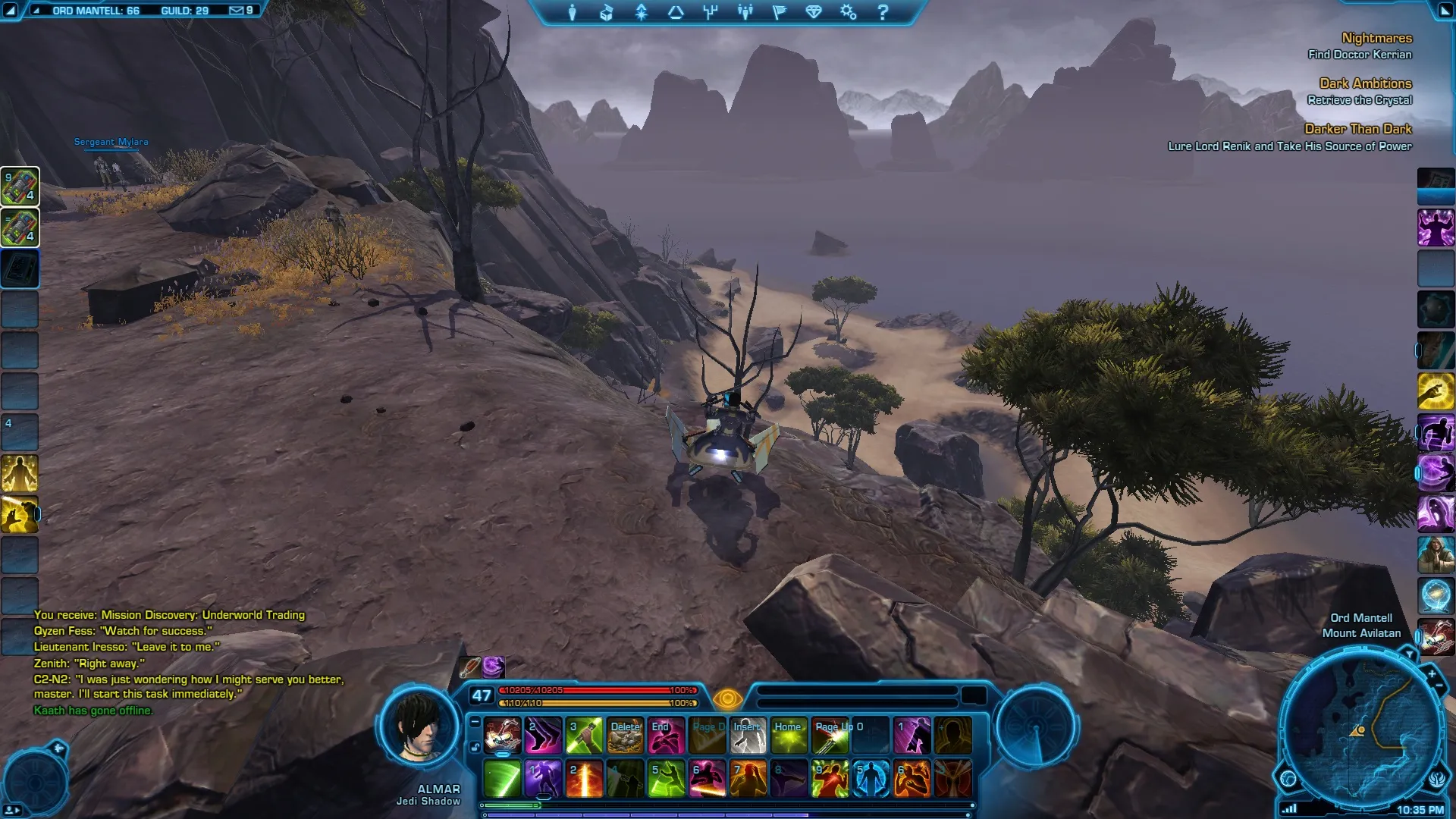
Task: Activate the ability bound to Delete key
Action: 625,736
